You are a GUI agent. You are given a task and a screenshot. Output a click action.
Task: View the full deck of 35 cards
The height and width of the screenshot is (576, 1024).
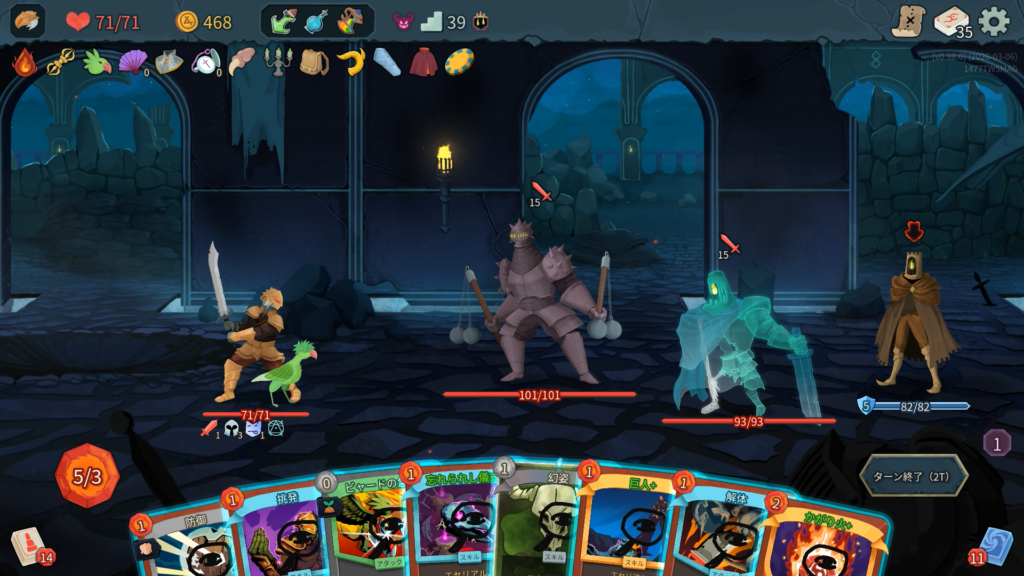951,22
